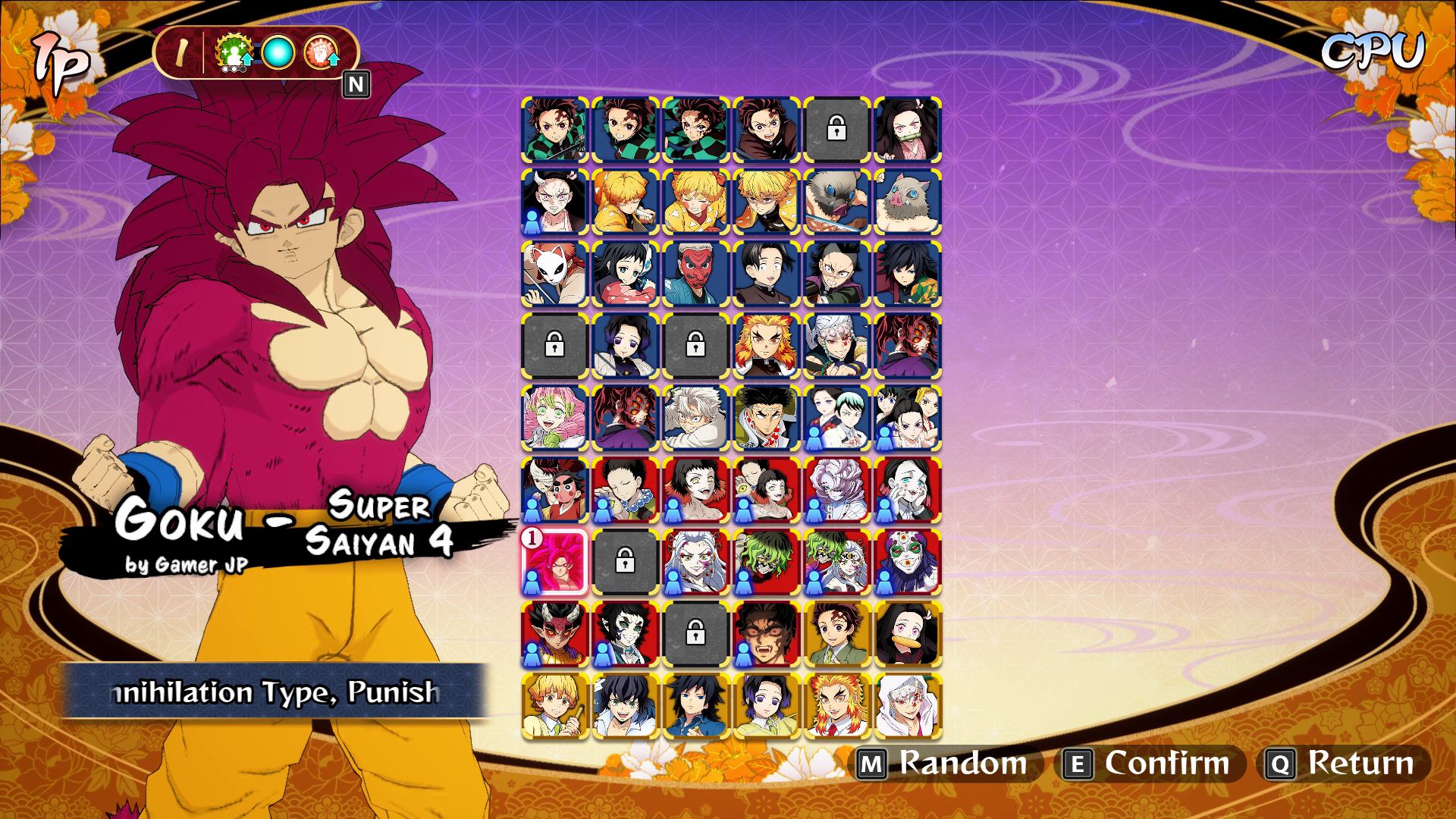
Task: Pick horned awakened demon Nezuko
Action: (554, 202)
